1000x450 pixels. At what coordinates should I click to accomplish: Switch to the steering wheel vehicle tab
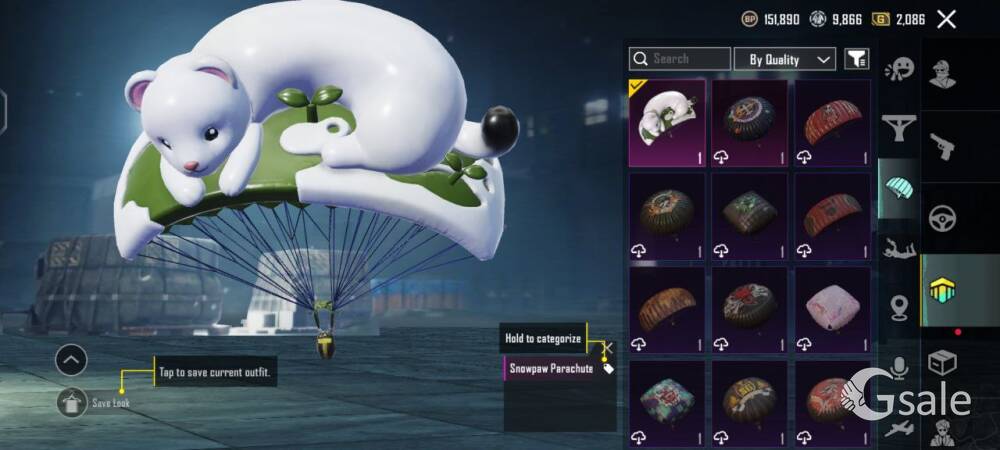[x=942, y=218]
